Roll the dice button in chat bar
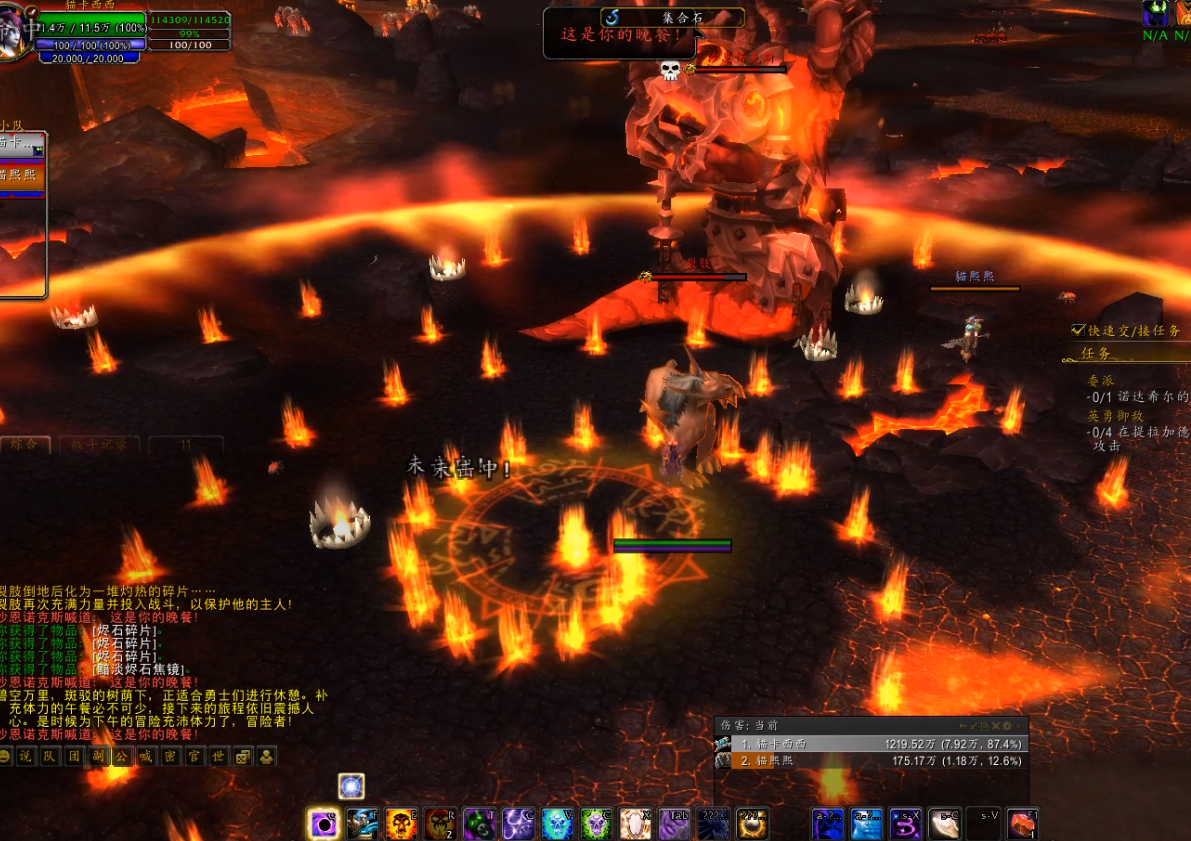 (x=242, y=757)
